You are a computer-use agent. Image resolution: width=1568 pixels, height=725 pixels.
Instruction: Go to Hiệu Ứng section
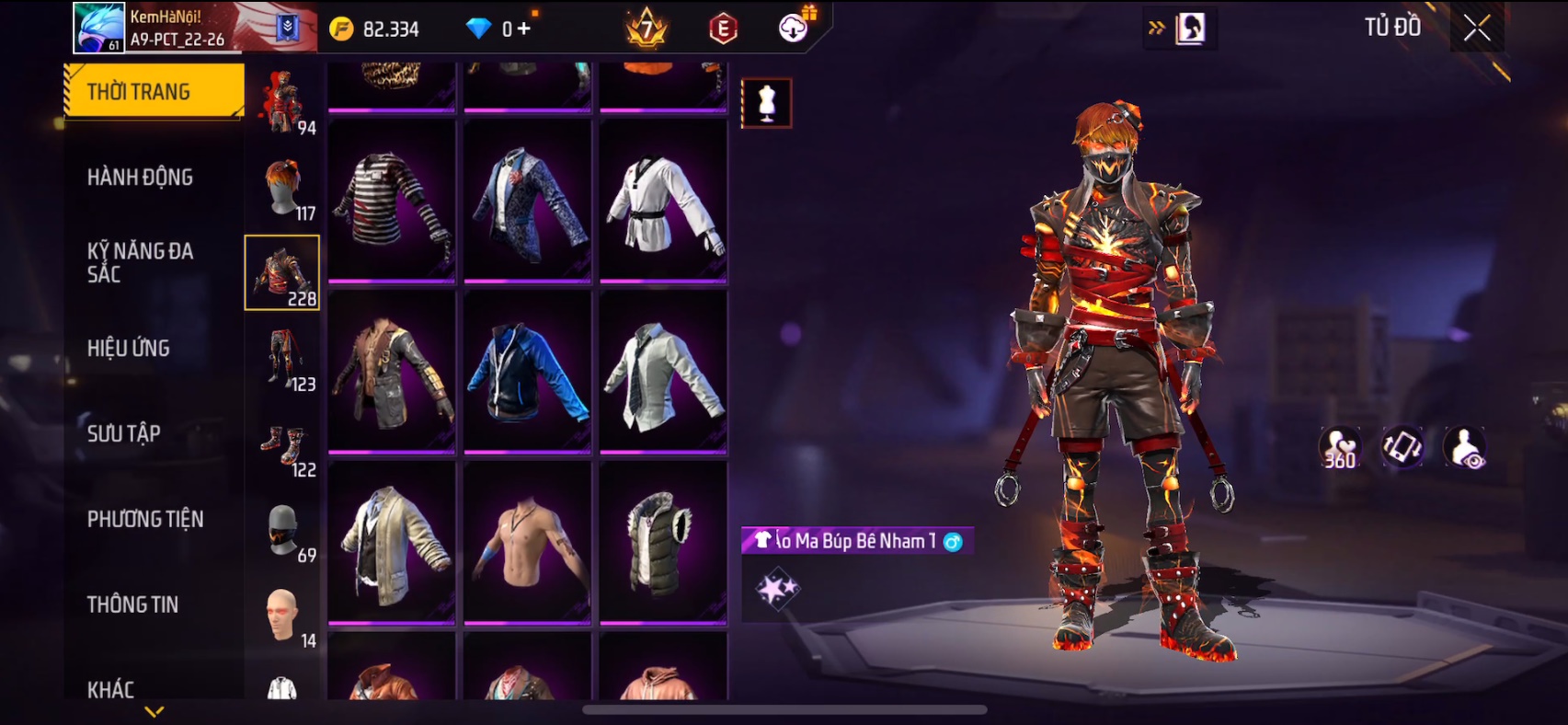coord(129,348)
